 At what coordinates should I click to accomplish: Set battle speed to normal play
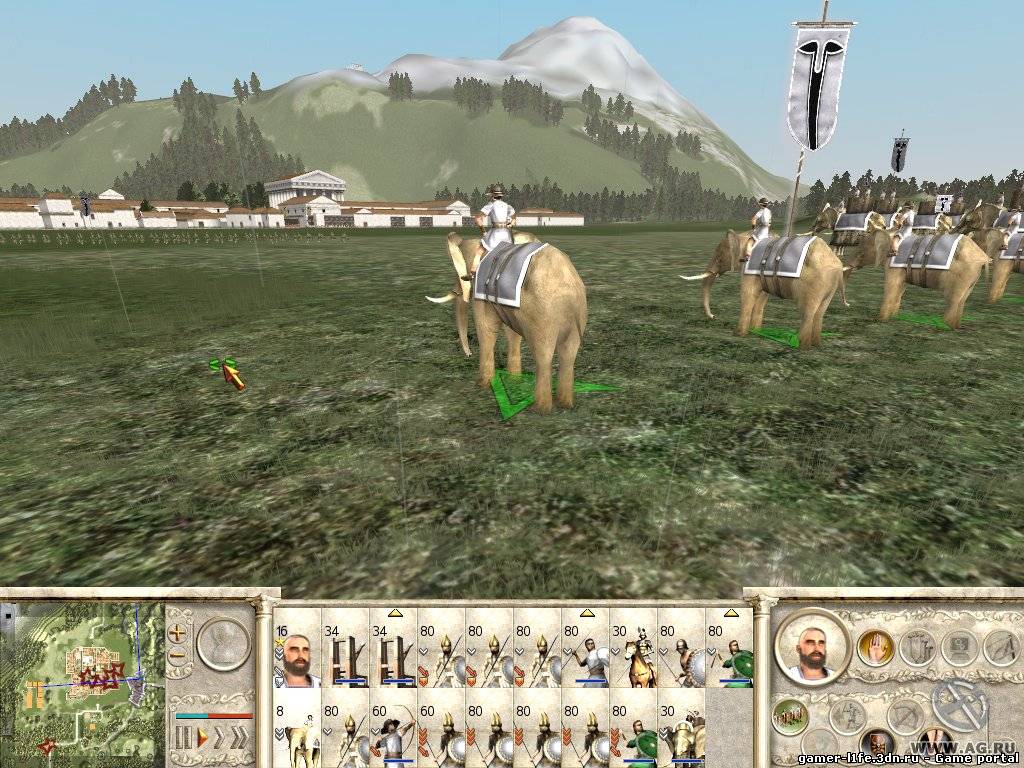coord(202,739)
